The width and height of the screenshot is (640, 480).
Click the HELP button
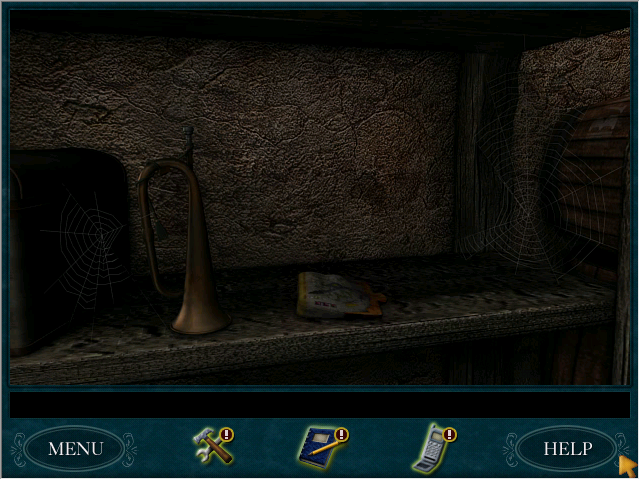click(x=567, y=449)
